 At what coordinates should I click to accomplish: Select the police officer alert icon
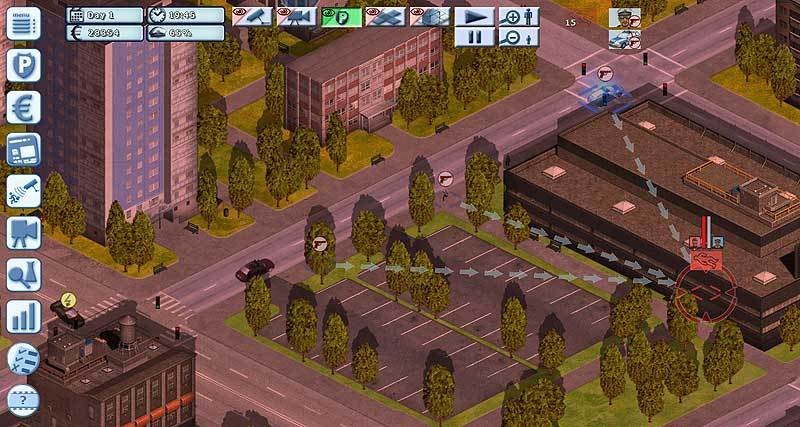624,17
